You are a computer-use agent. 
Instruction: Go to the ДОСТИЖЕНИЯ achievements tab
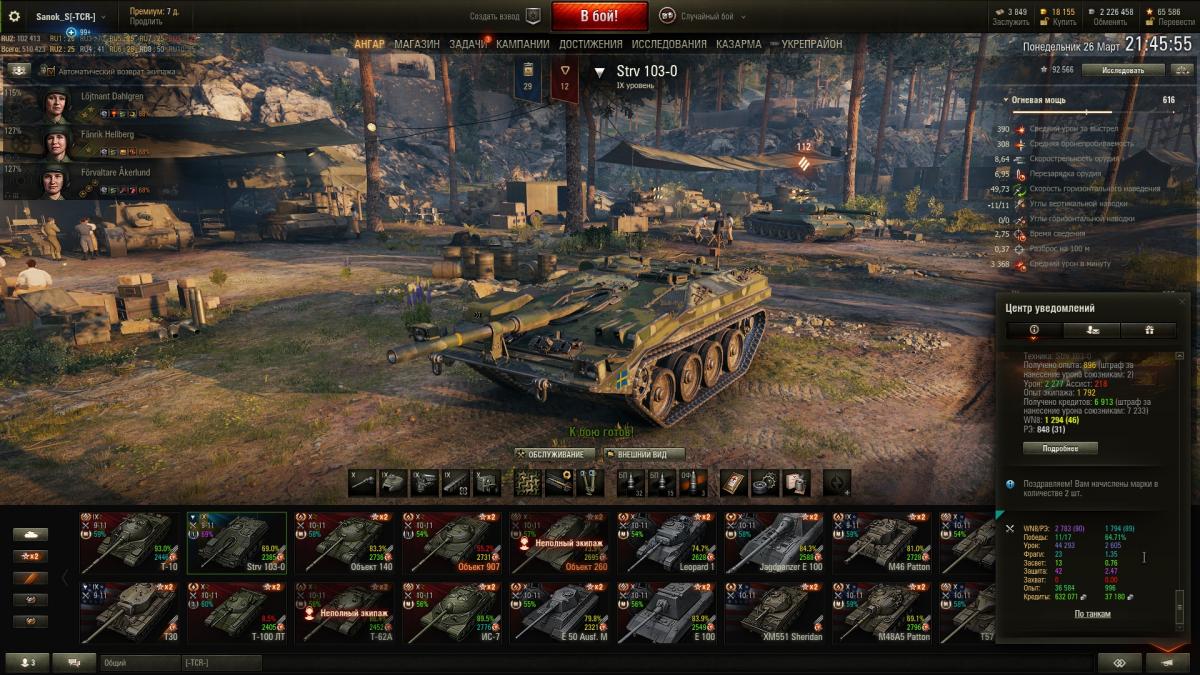point(590,44)
